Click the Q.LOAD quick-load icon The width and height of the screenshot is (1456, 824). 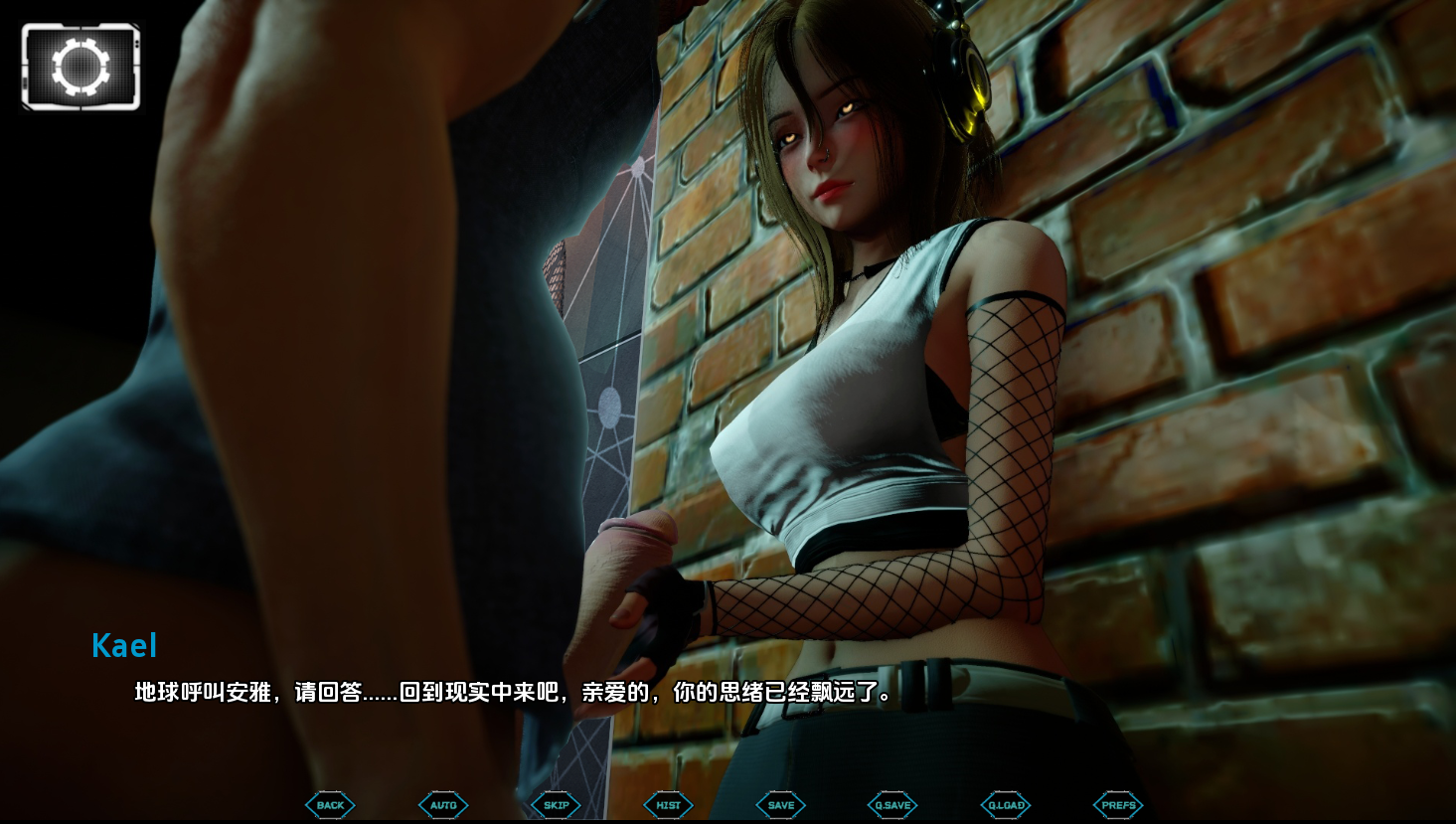click(x=1005, y=805)
